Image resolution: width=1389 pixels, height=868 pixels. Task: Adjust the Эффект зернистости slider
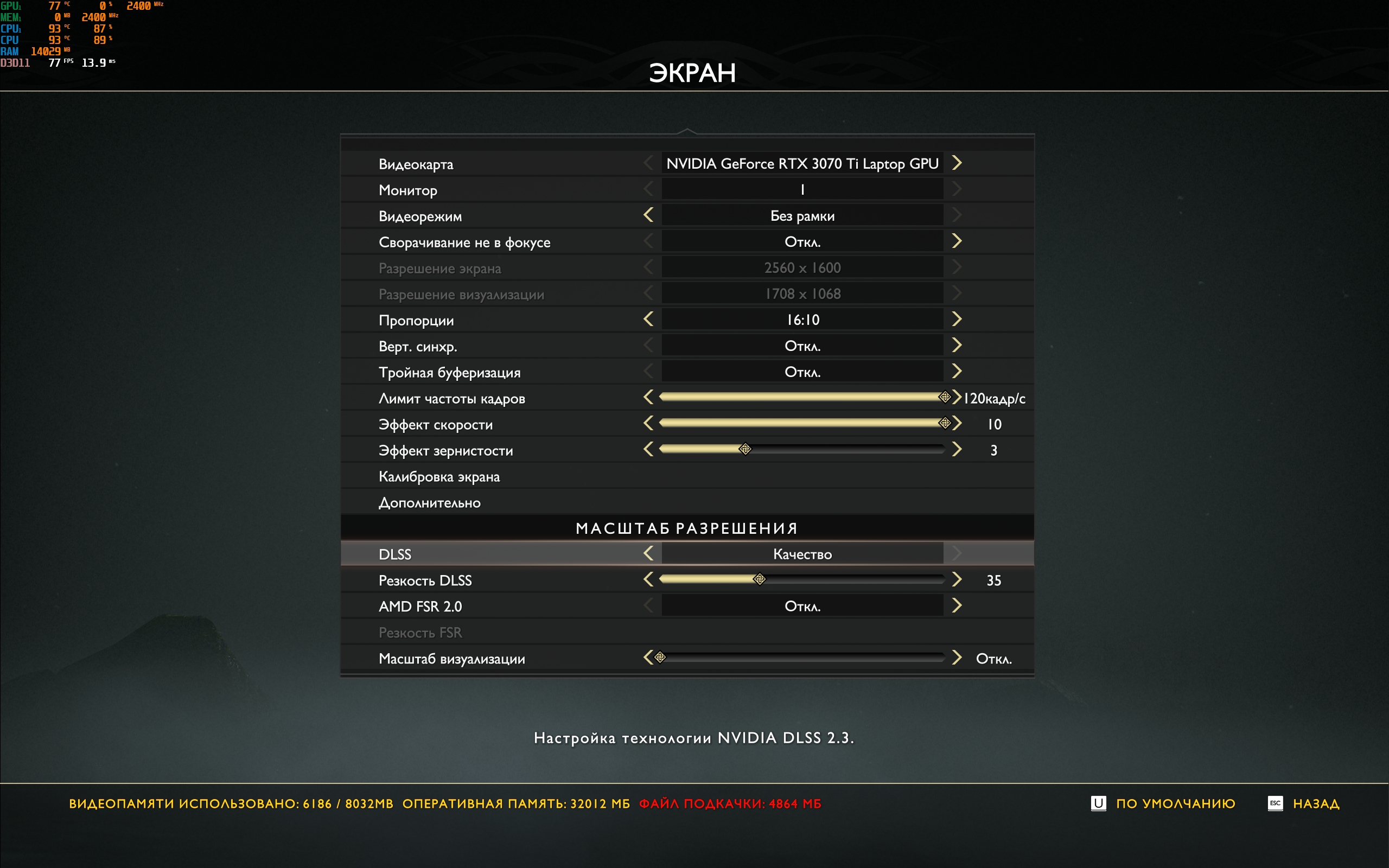(745, 449)
